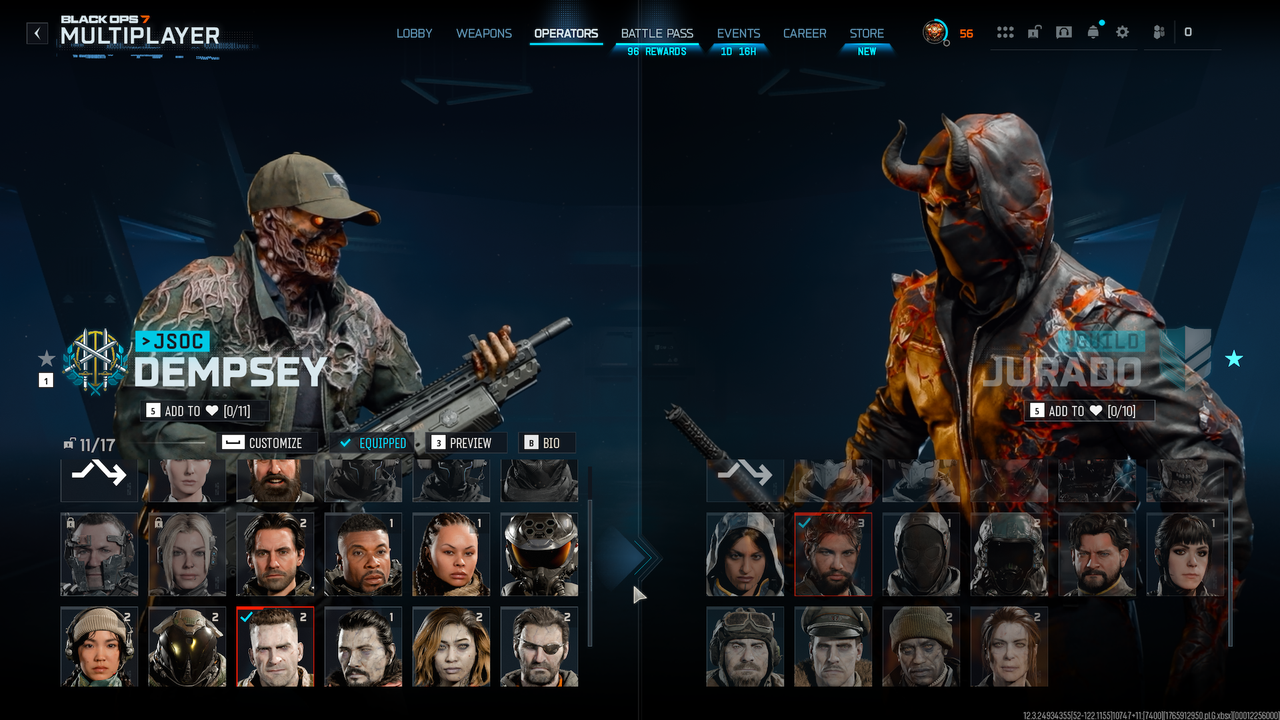The width and height of the screenshot is (1280, 720).
Task: Switch to the Lobby tab
Action: click(x=414, y=33)
